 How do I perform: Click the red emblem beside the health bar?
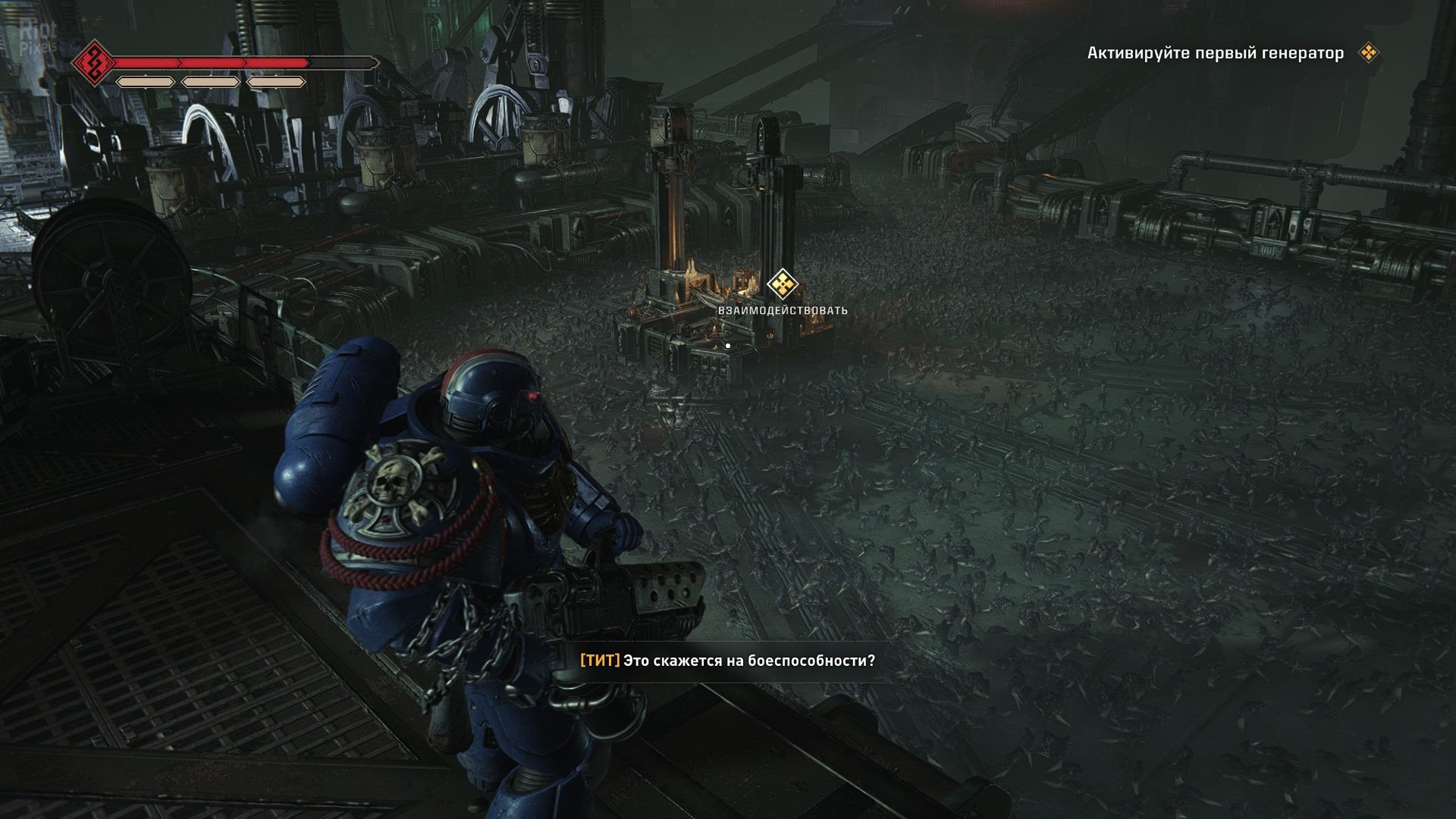pos(94,63)
